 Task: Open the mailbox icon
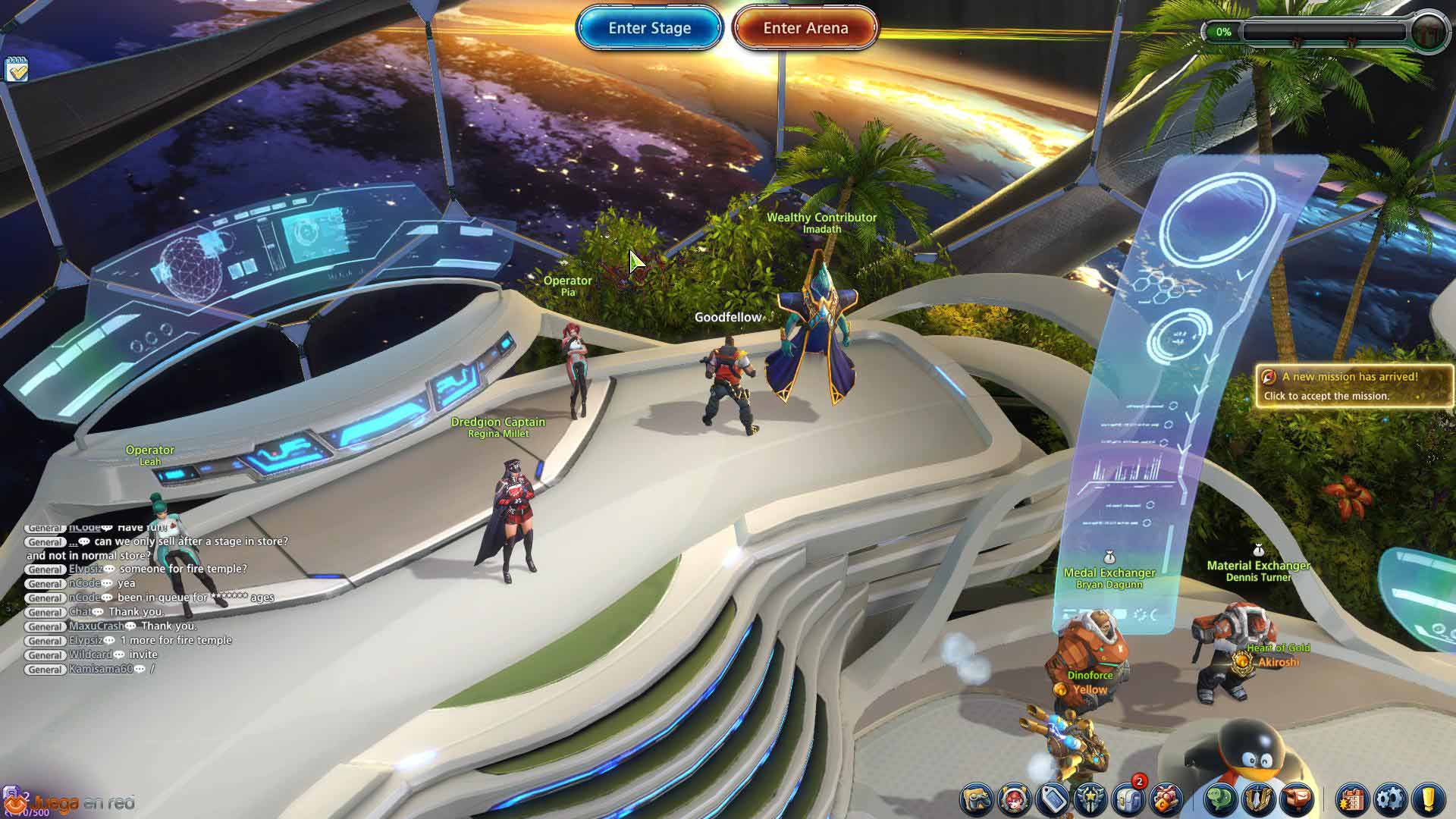click(x=1296, y=799)
